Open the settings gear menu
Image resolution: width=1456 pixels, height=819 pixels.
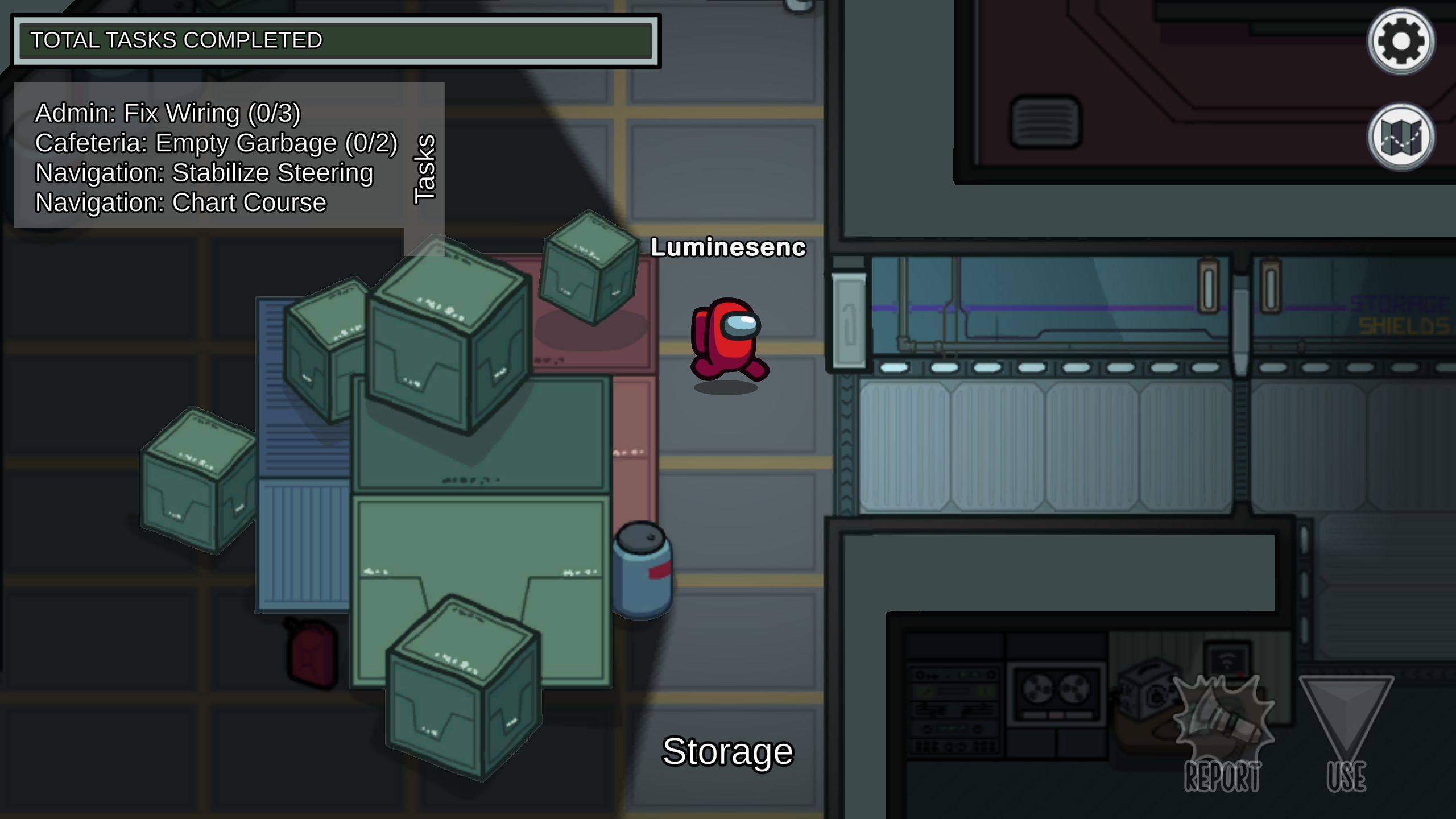click(x=1400, y=41)
